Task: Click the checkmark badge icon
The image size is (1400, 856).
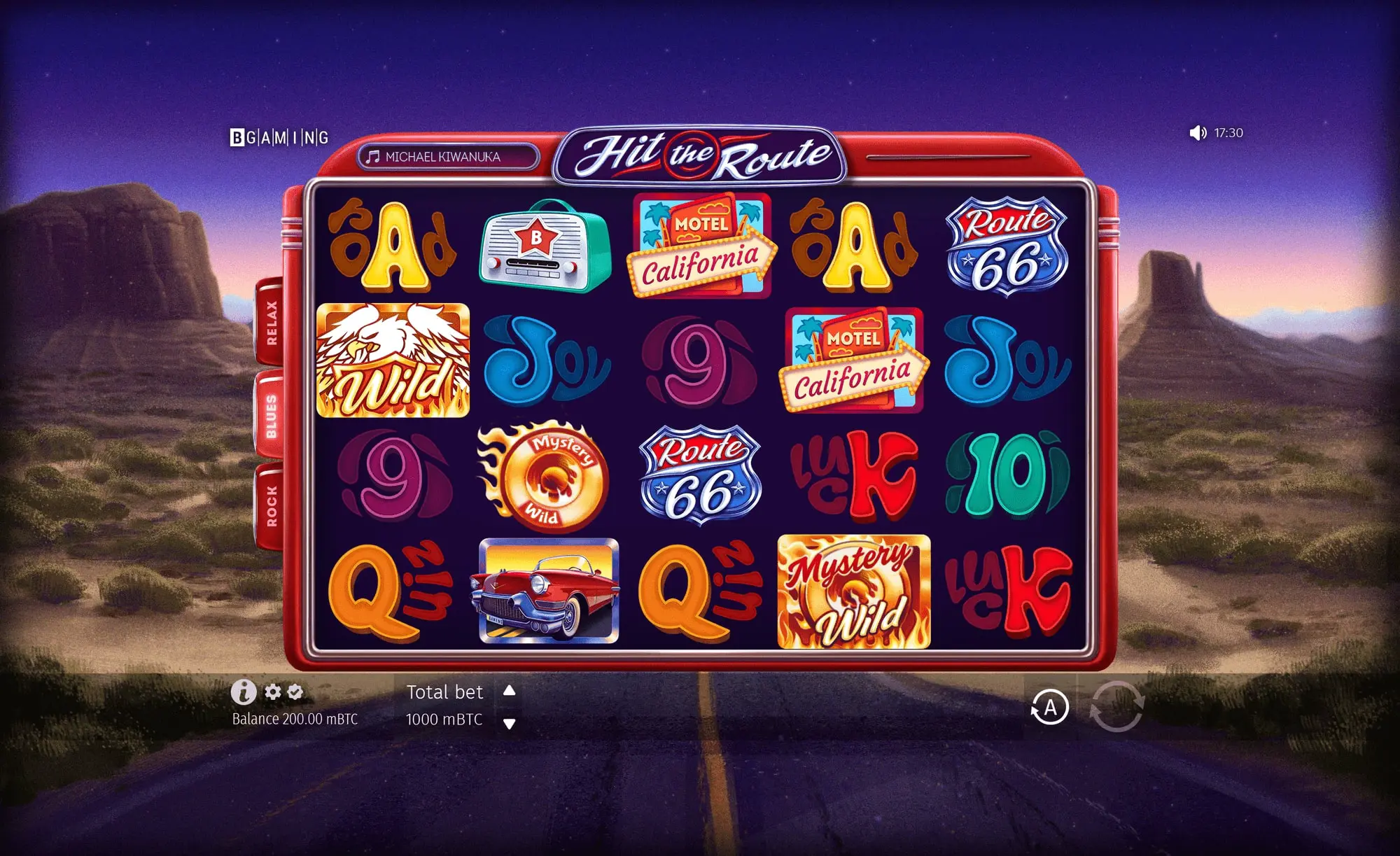Action: [295, 692]
